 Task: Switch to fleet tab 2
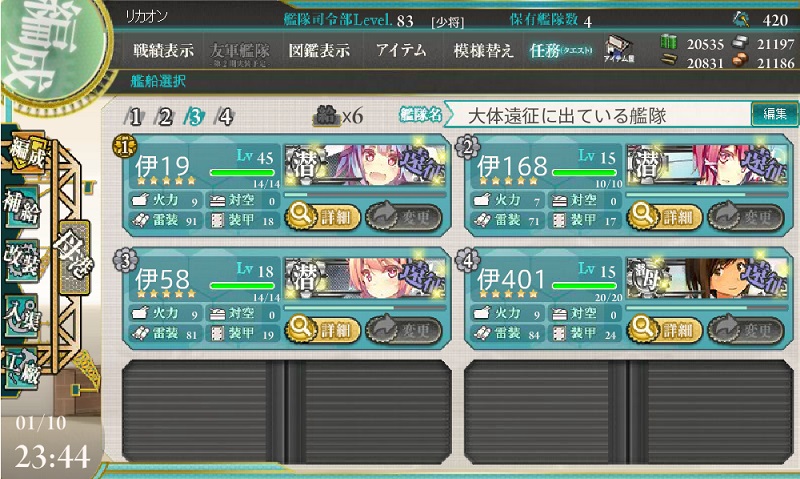pyautogui.click(x=166, y=116)
